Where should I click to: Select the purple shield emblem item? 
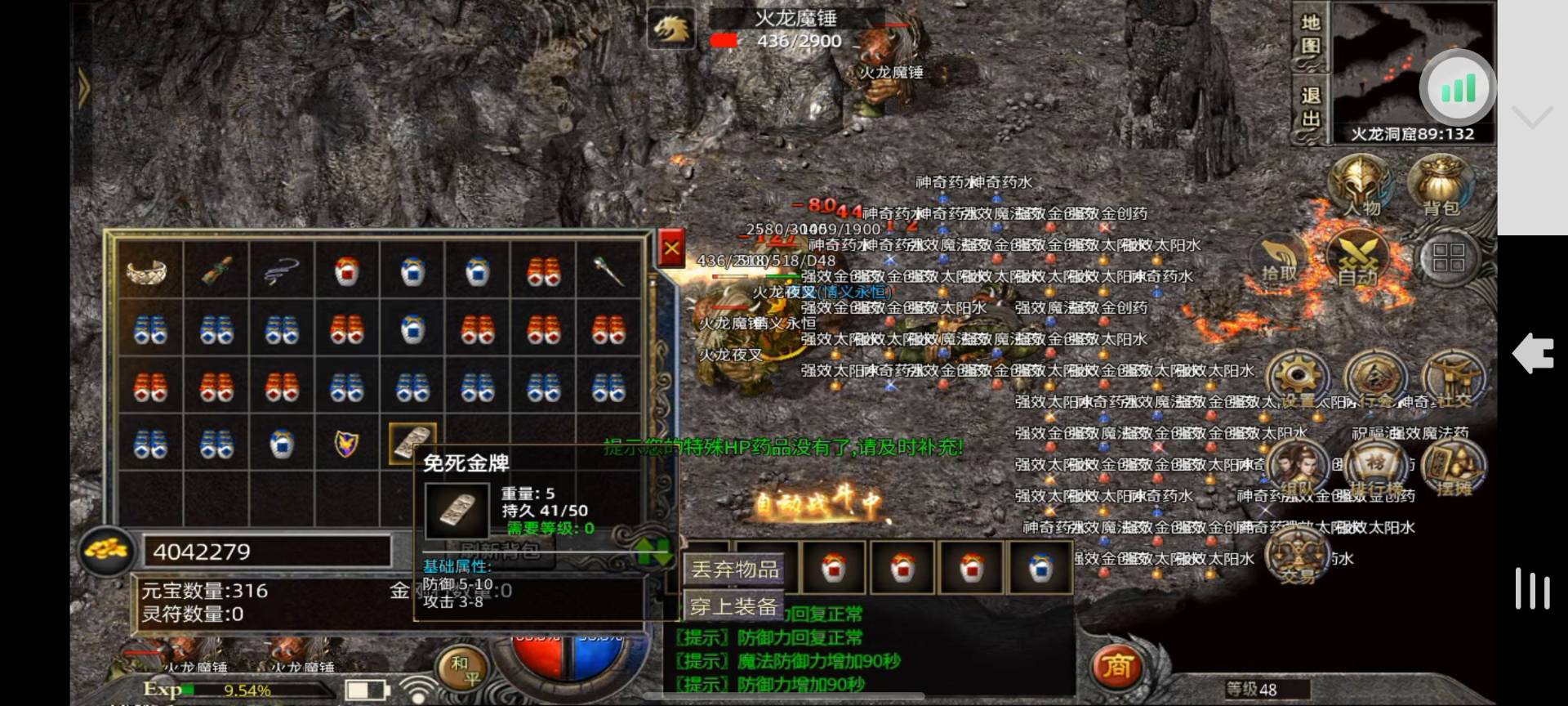(347, 444)
